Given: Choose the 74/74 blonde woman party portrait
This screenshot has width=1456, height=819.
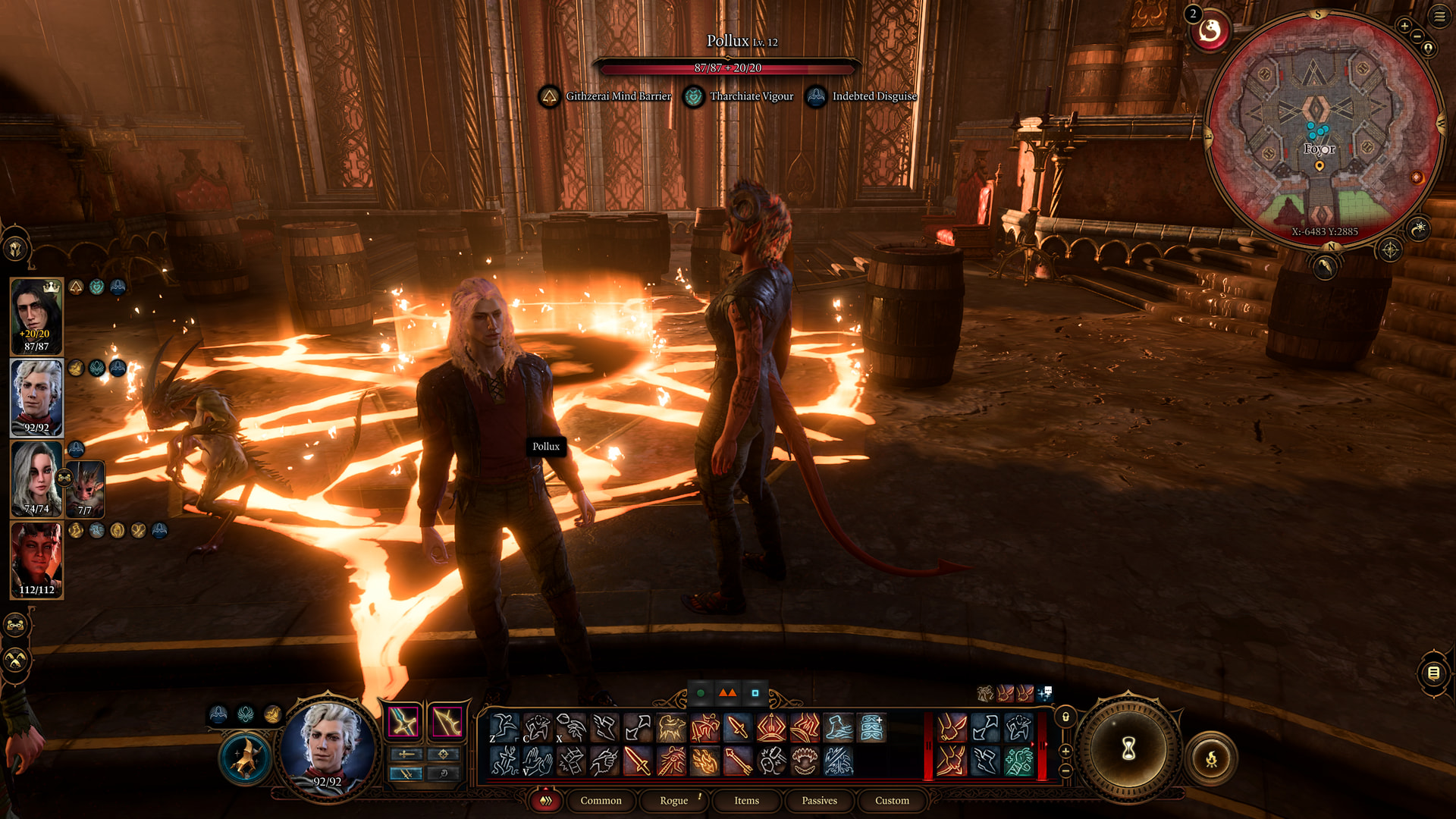Looking at the screenshot, I should [x=36, y=479].
